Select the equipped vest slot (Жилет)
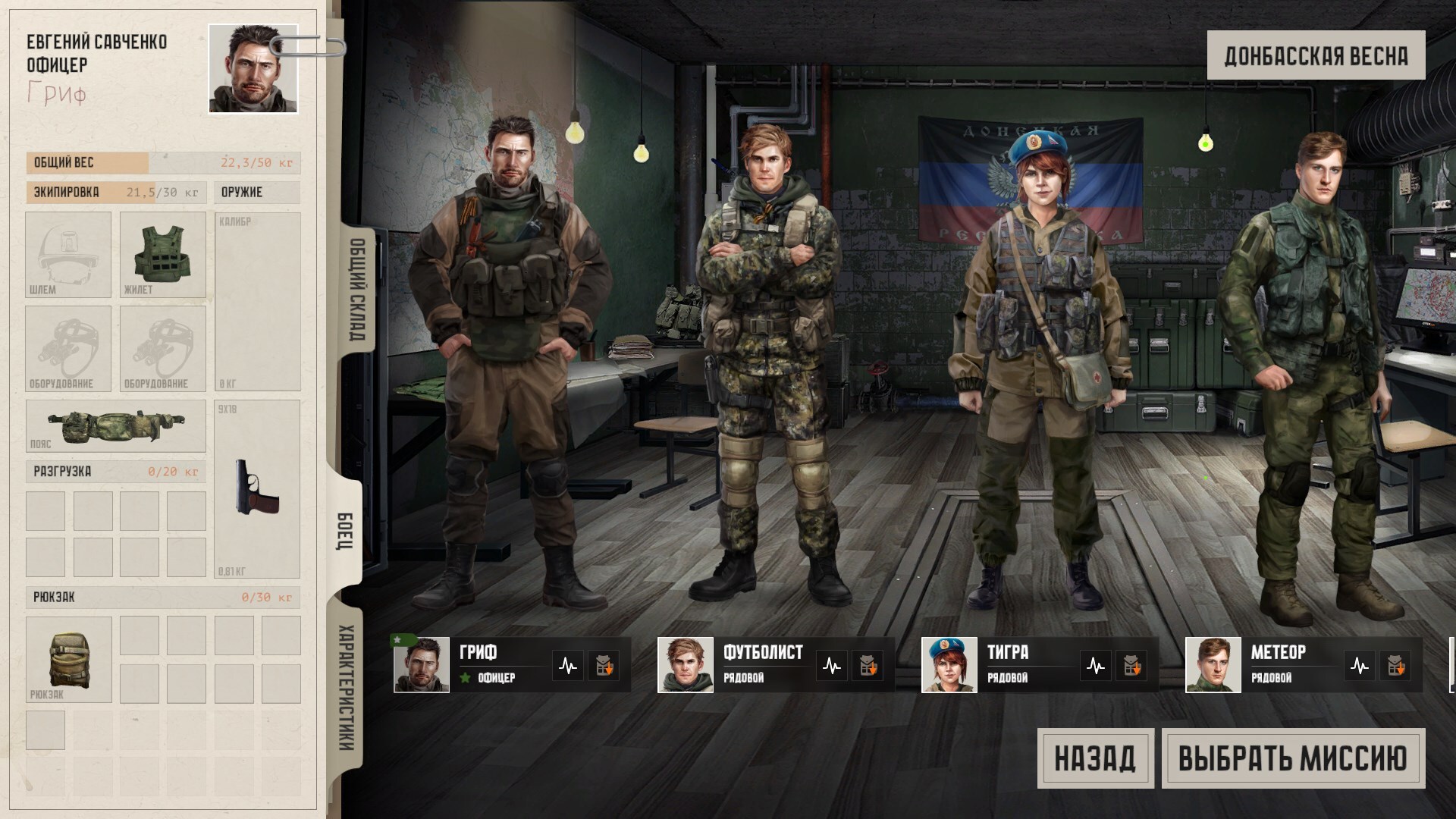The width and height of the screenshot is (1456, 819). click(x=163, y=255)
